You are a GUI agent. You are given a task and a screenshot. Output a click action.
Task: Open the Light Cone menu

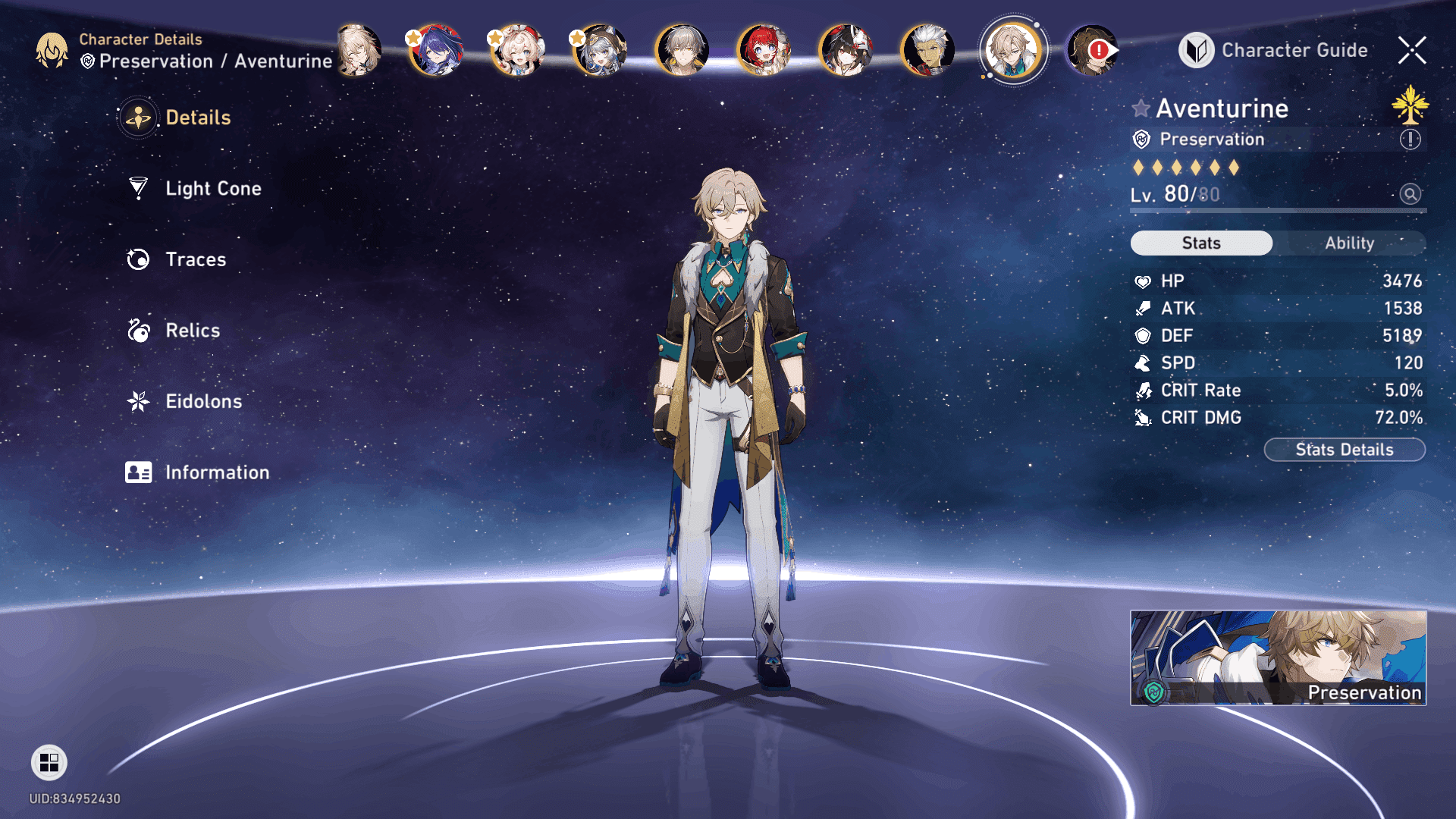tap(212, 189)
